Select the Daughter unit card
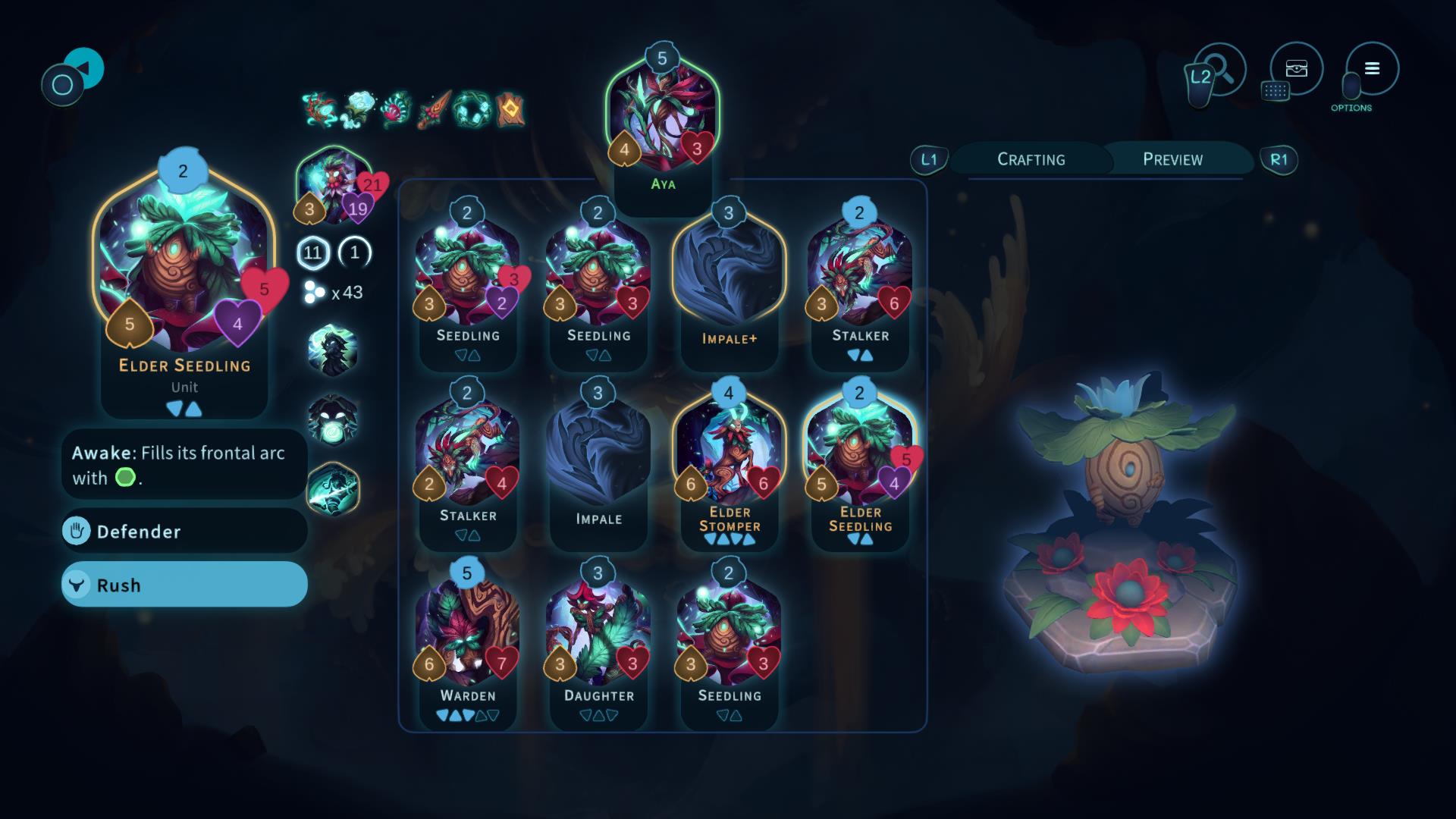1456x819 pixels. tap(598, 643)
